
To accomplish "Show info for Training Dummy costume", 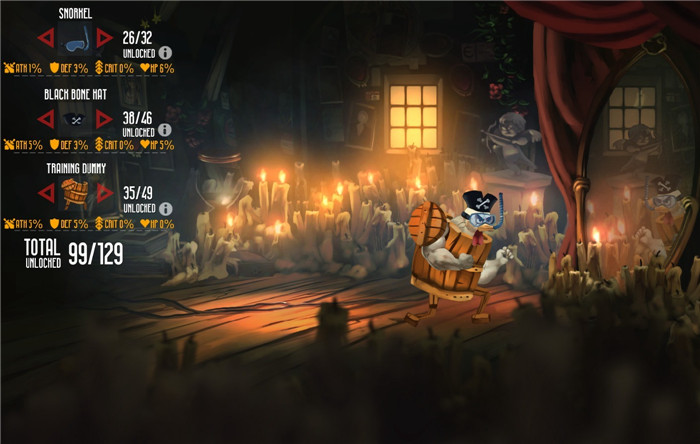I will click(x=165, y=208).
